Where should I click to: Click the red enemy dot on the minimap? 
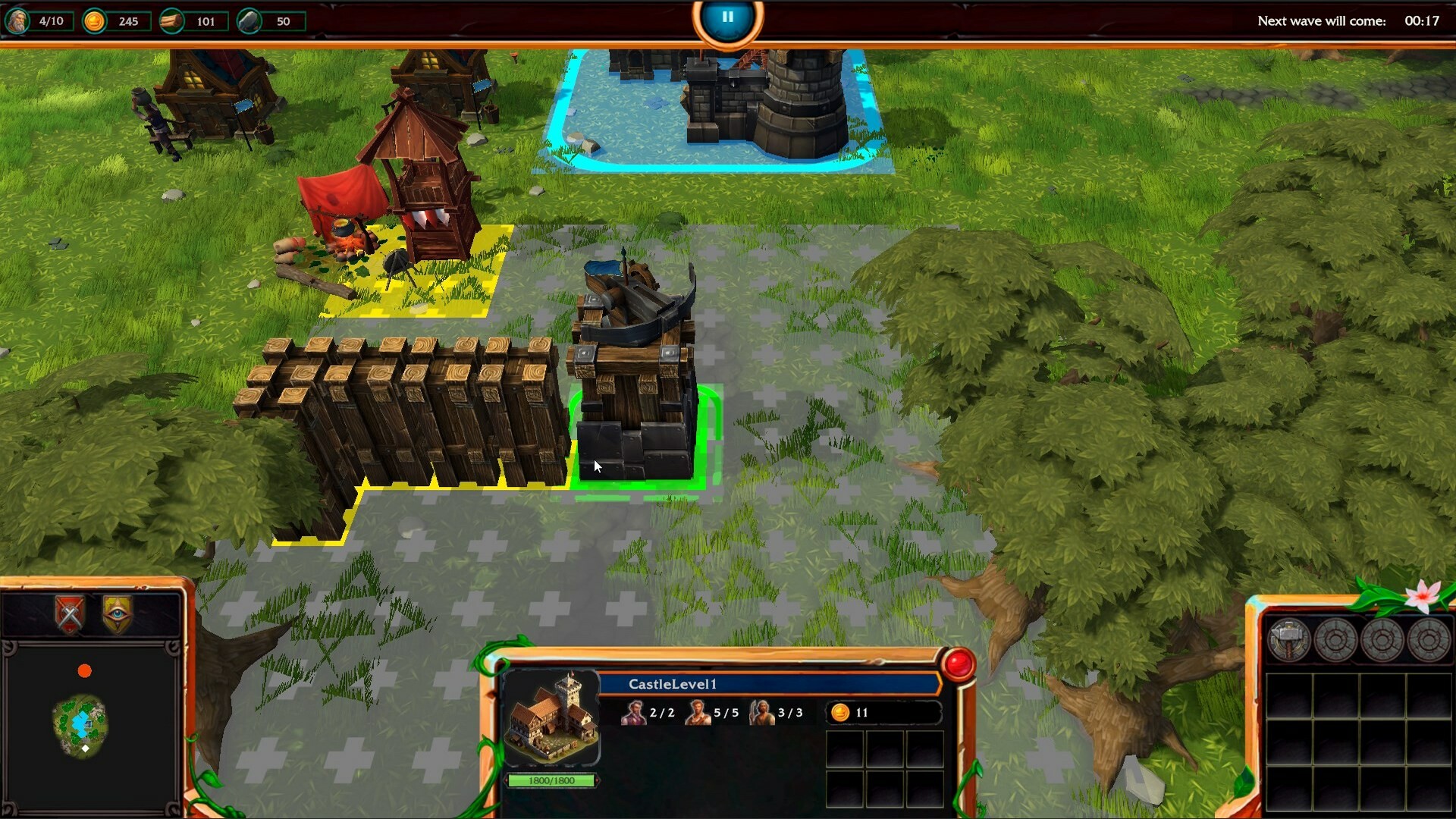pyautogui.click(x=86, y=670)
